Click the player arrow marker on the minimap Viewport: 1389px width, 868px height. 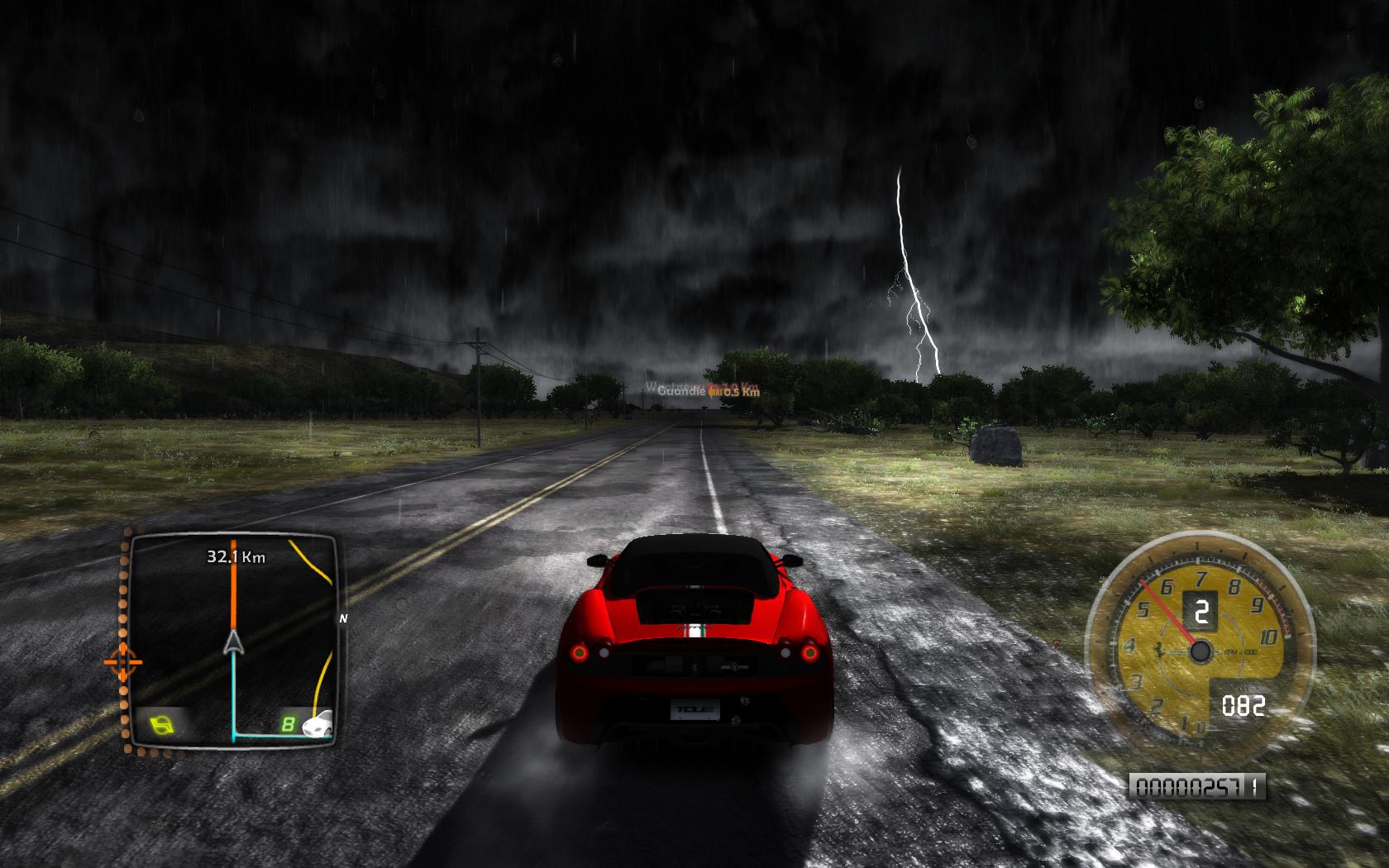click(234, 641)
